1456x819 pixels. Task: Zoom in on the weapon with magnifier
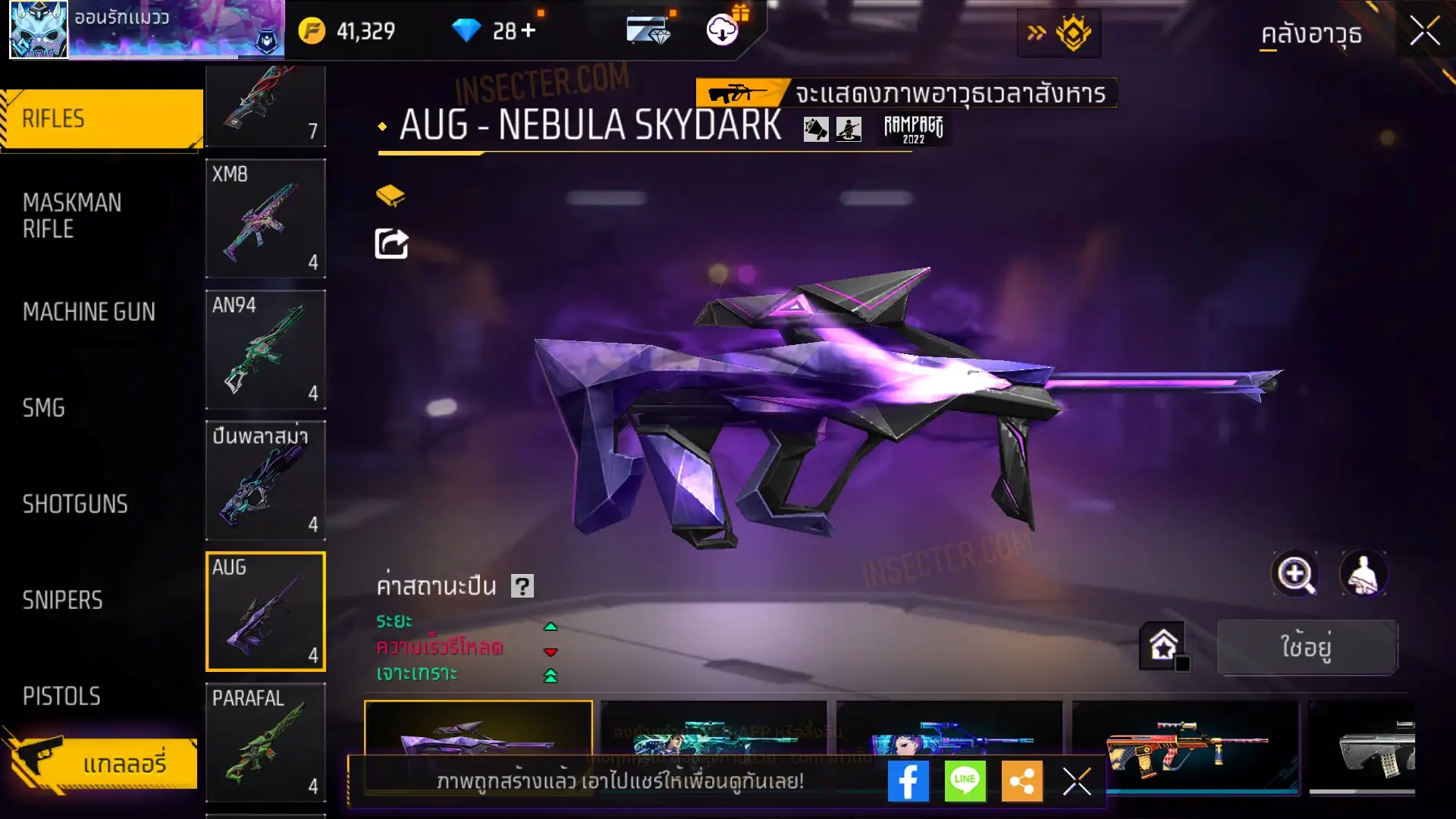pyautogui.click(x=1295, y=574)
